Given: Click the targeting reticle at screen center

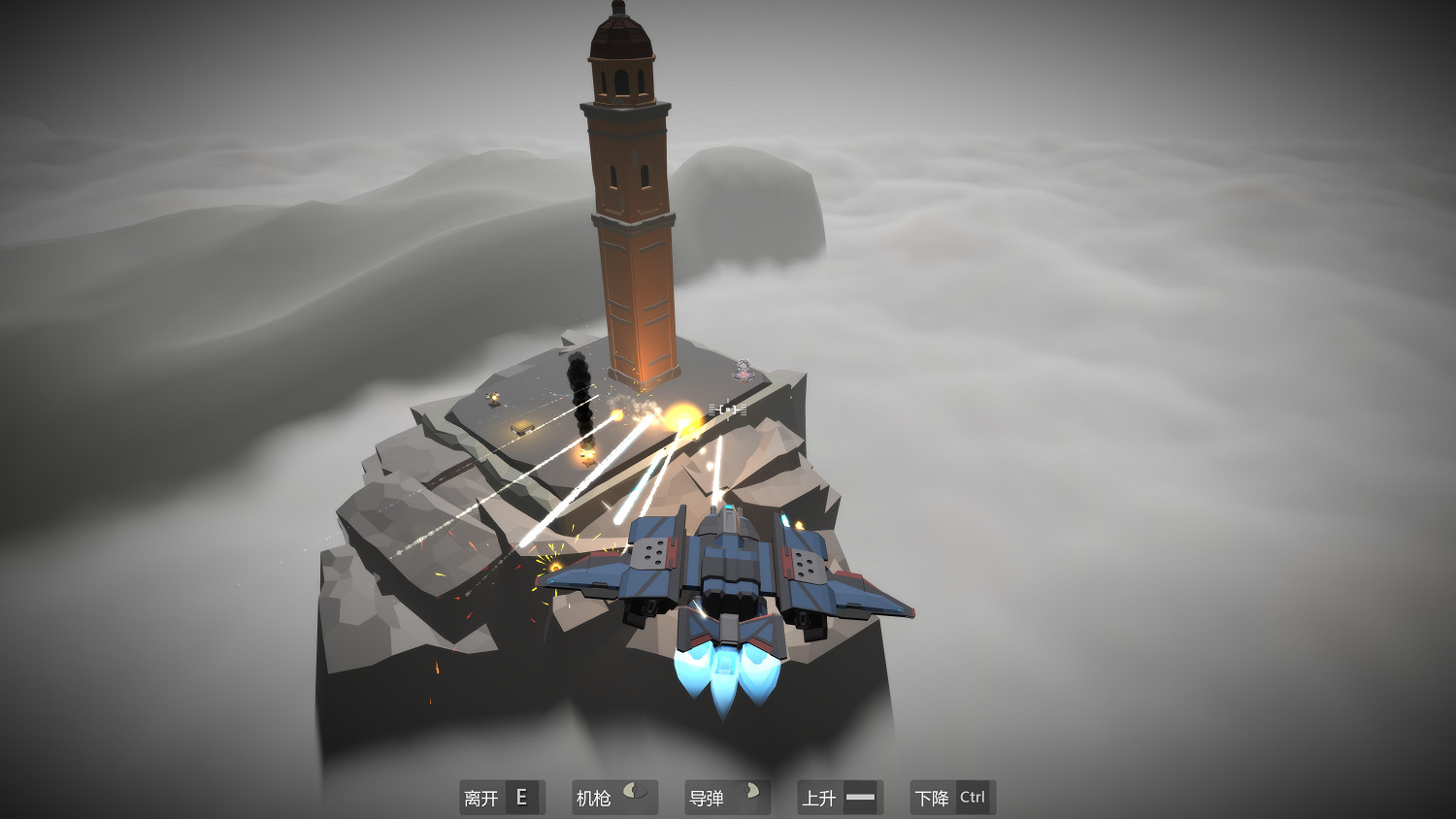Looking at the screenshot, I should click(728, 409).
